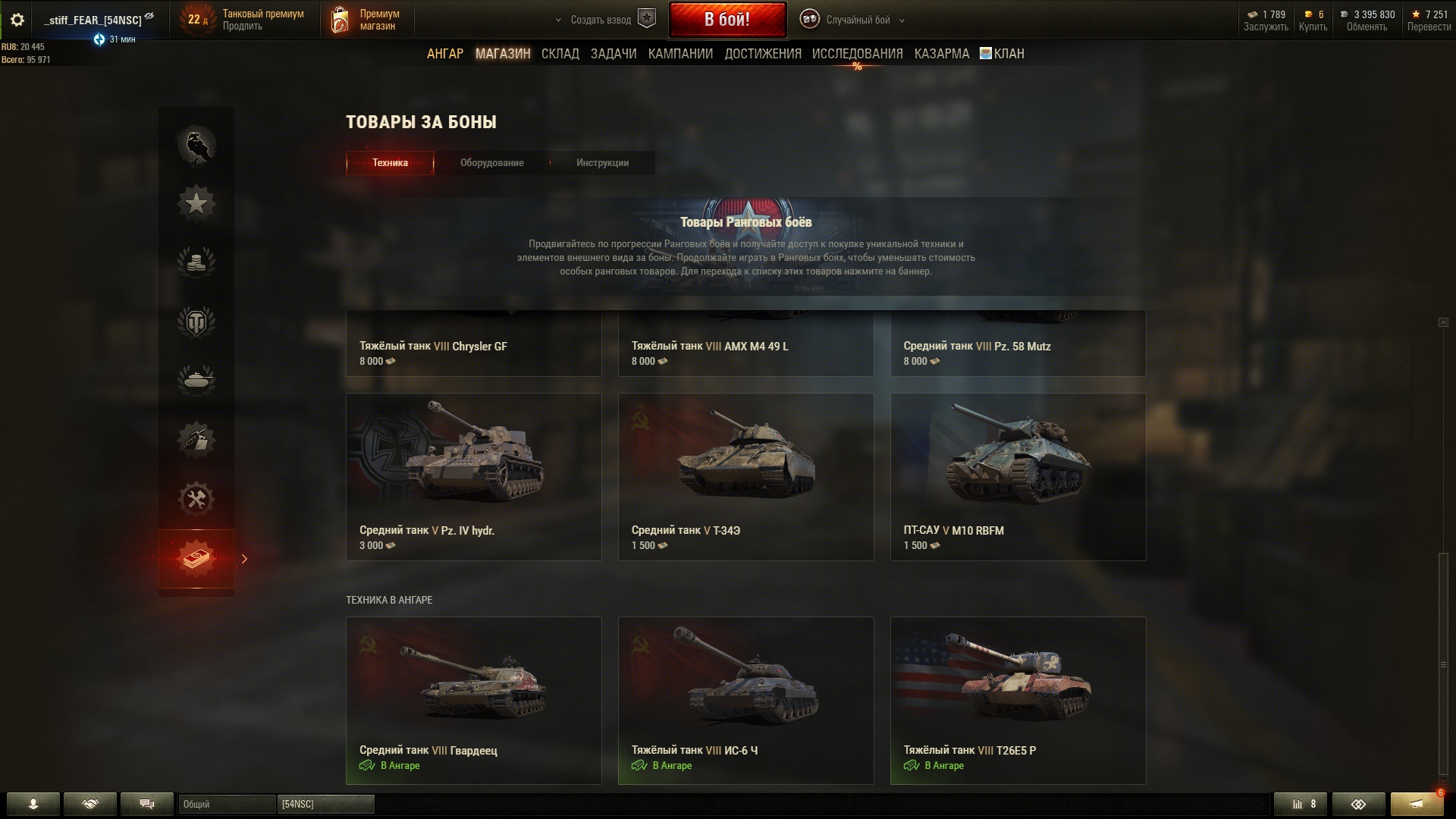
Task: Go to the СКЛАД depot section
Action: (x=560, y=54)
